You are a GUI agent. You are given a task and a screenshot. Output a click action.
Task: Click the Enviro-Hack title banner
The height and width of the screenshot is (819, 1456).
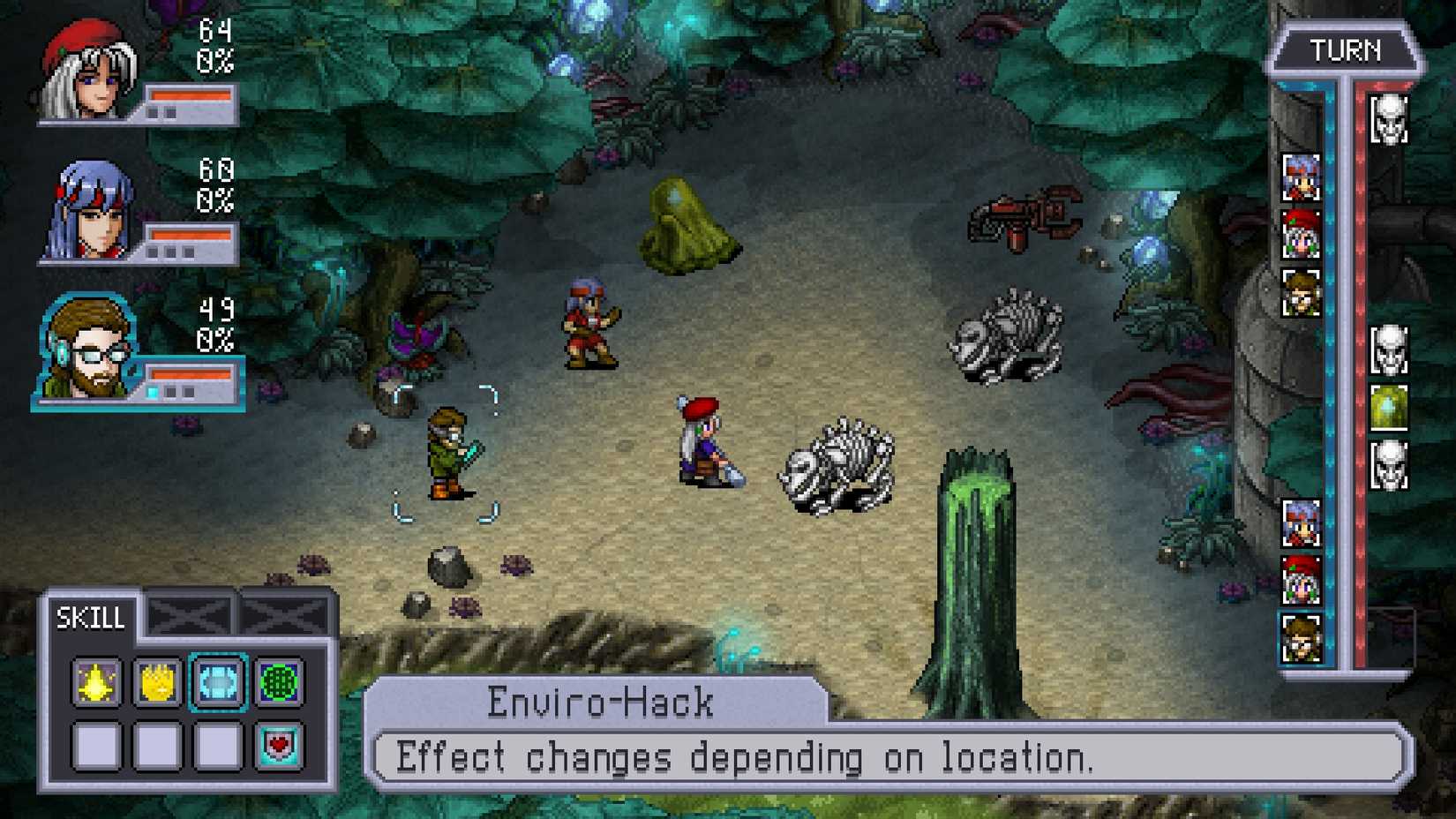(x=600, y=699)
